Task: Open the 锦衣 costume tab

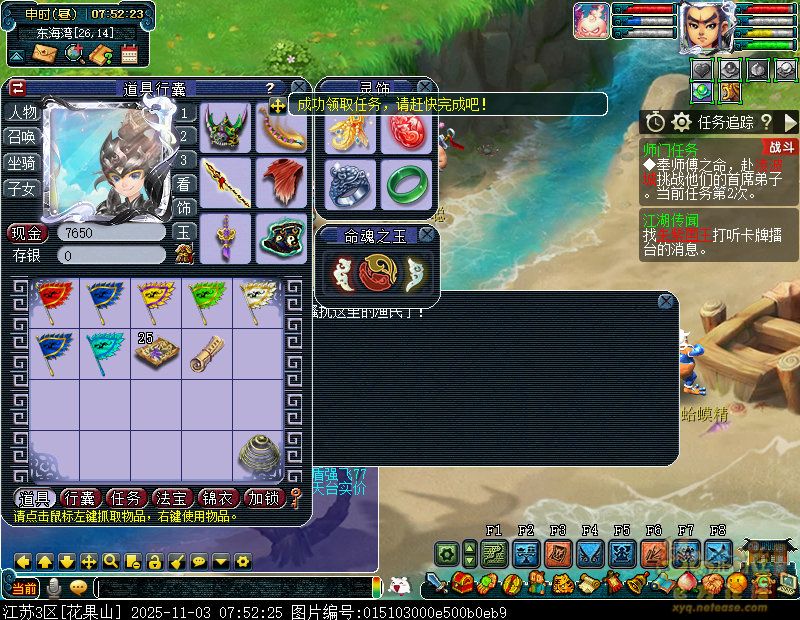Action: (x=220, y=498)
